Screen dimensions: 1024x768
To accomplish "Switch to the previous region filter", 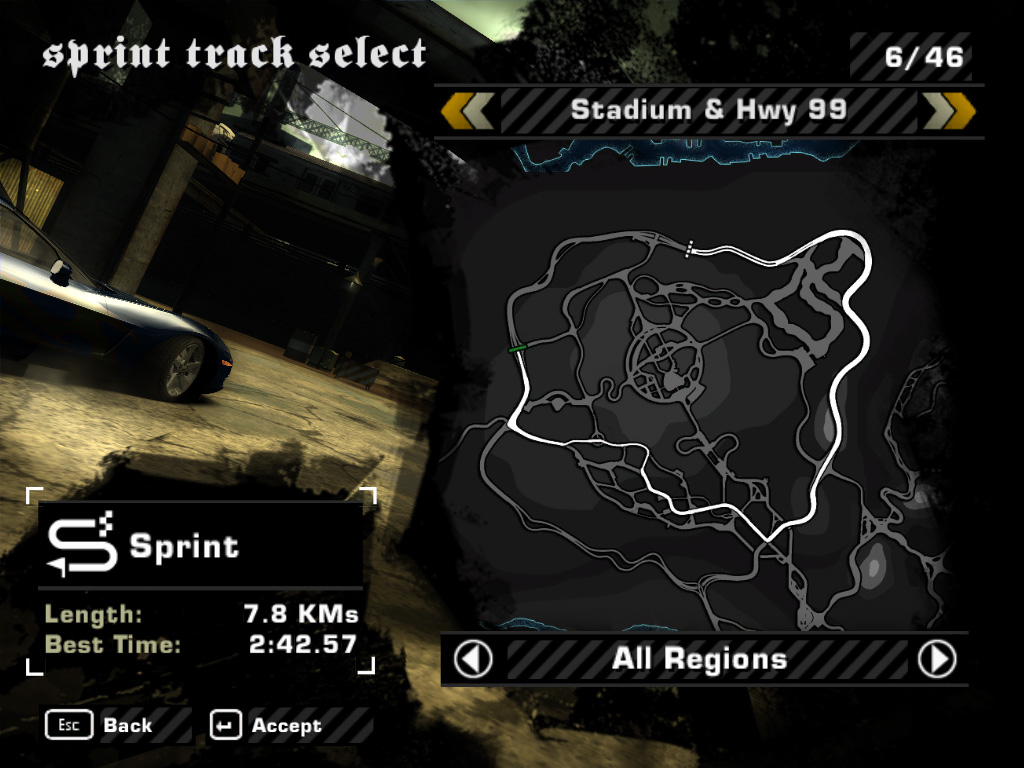I will [x=474, y=659].
